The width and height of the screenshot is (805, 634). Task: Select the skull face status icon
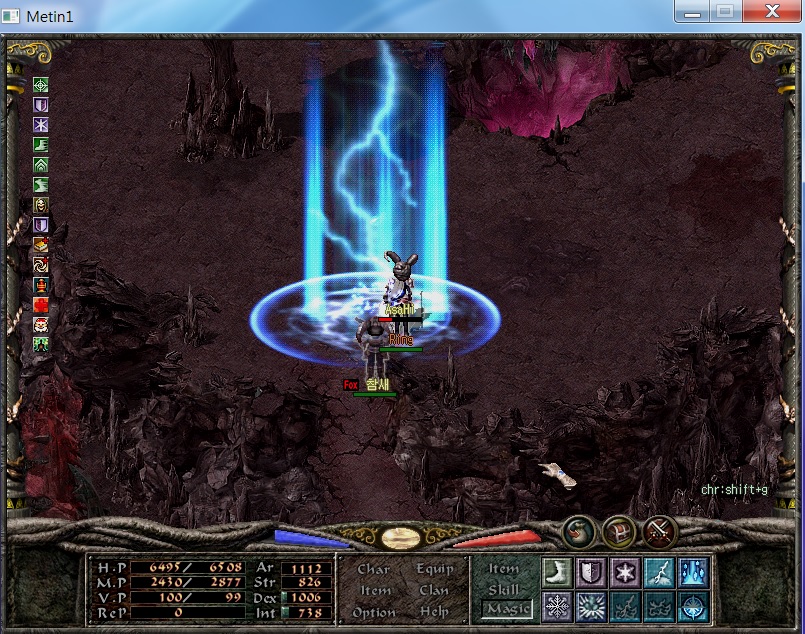[41, 205]
